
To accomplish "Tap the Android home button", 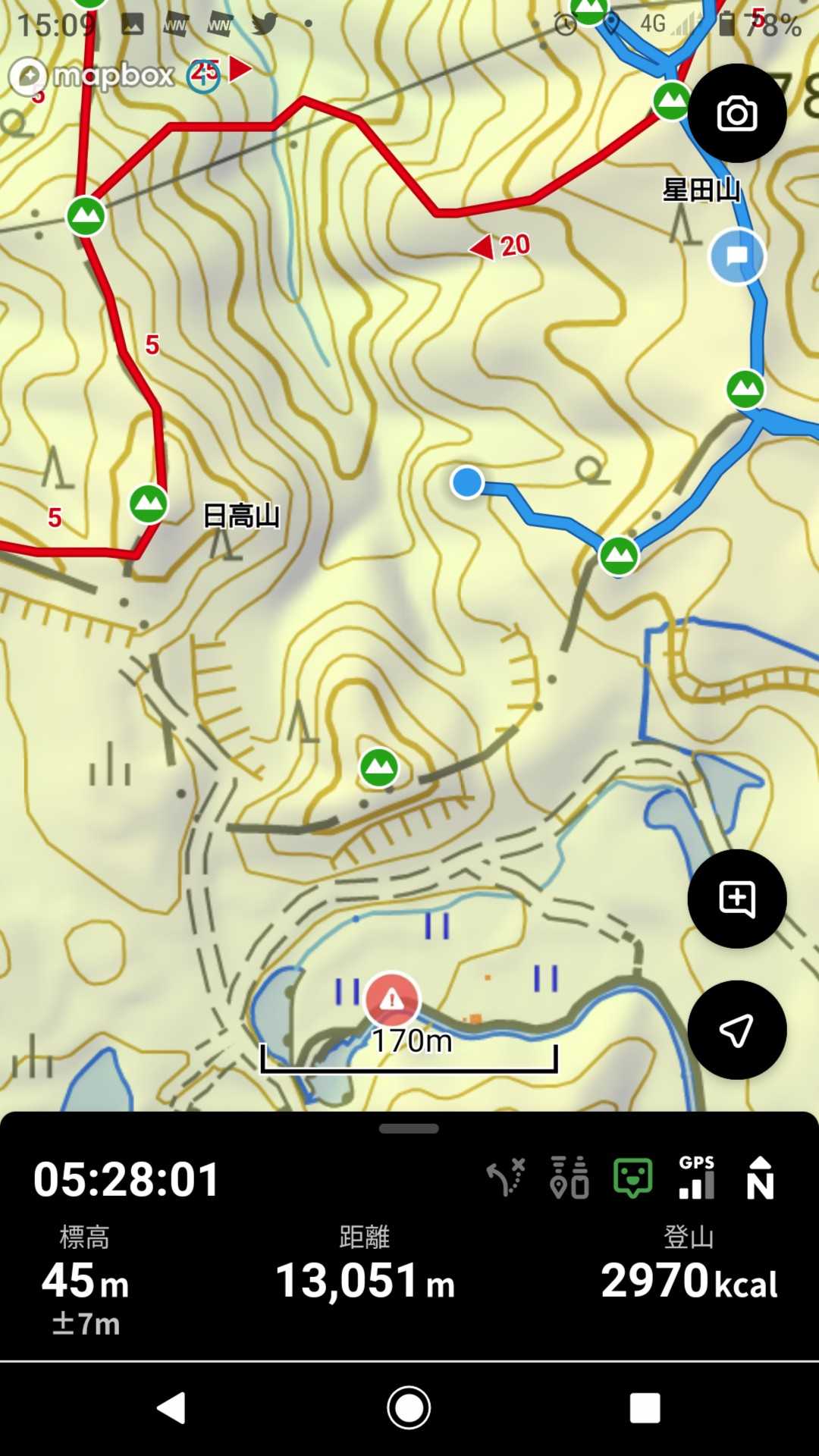I will tap(409, 1408).
